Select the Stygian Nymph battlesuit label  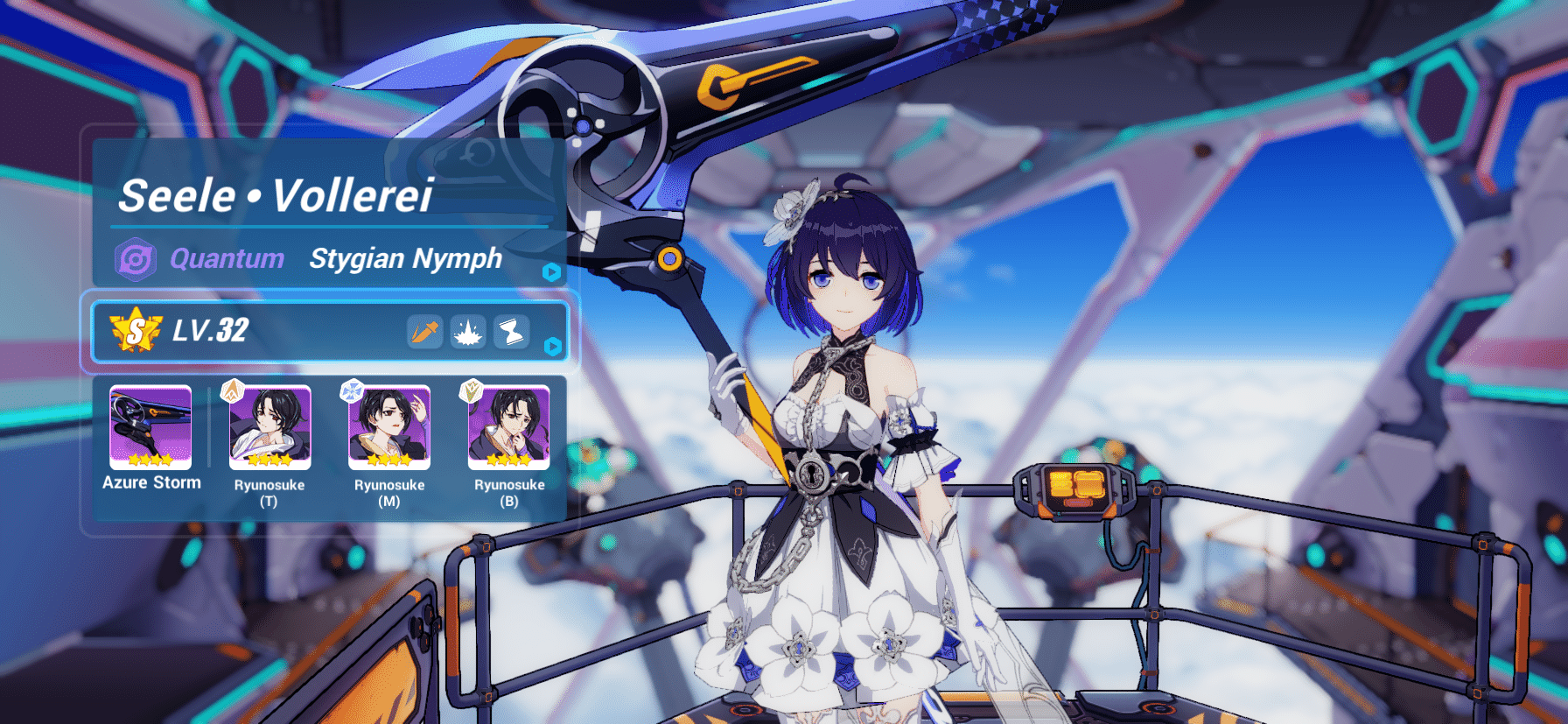pos(406,258)
